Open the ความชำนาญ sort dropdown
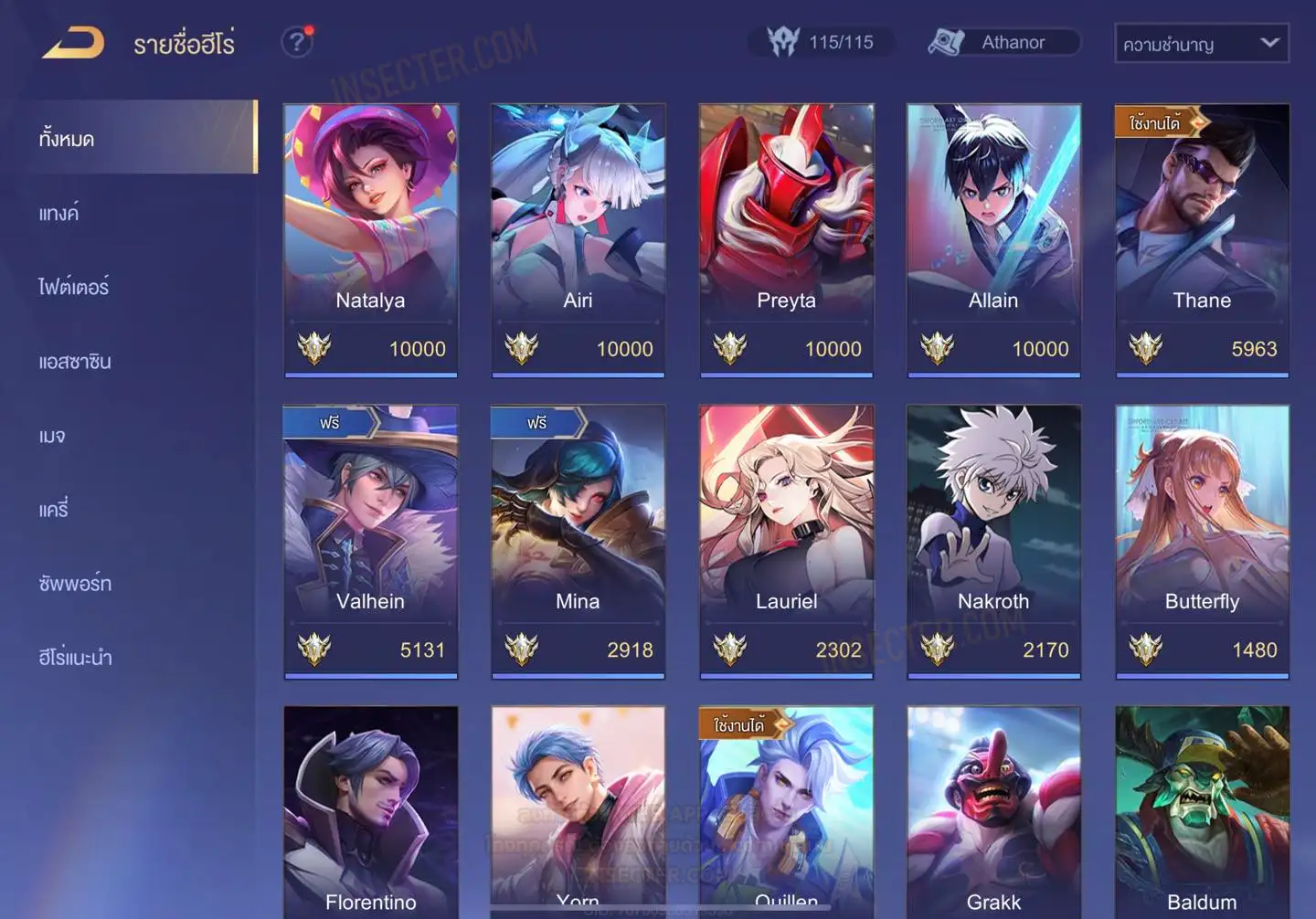 (1201, 44)
